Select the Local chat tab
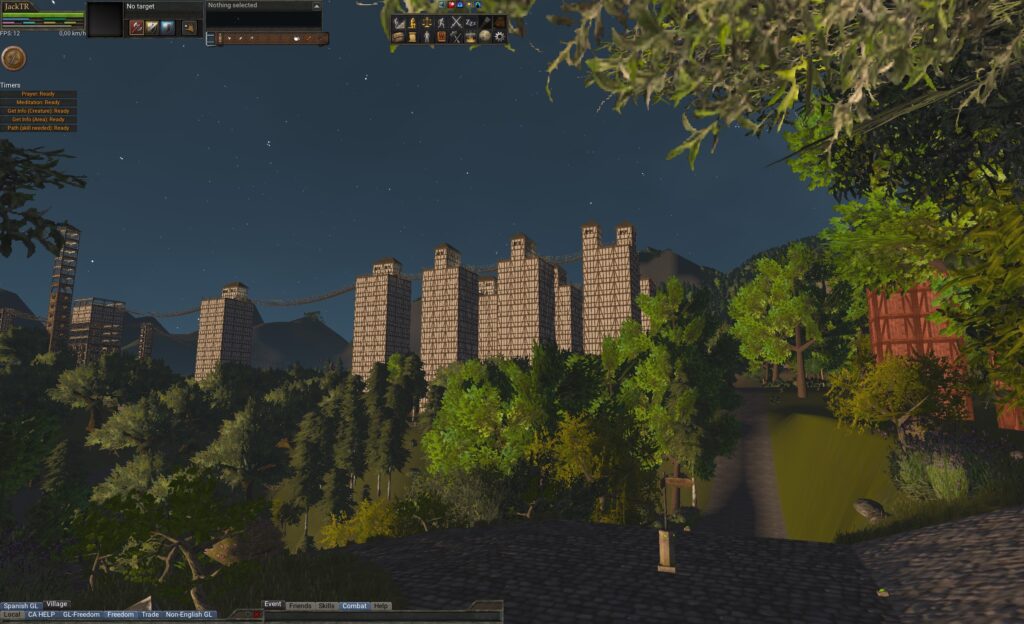1024x624 pixels. 12,614
